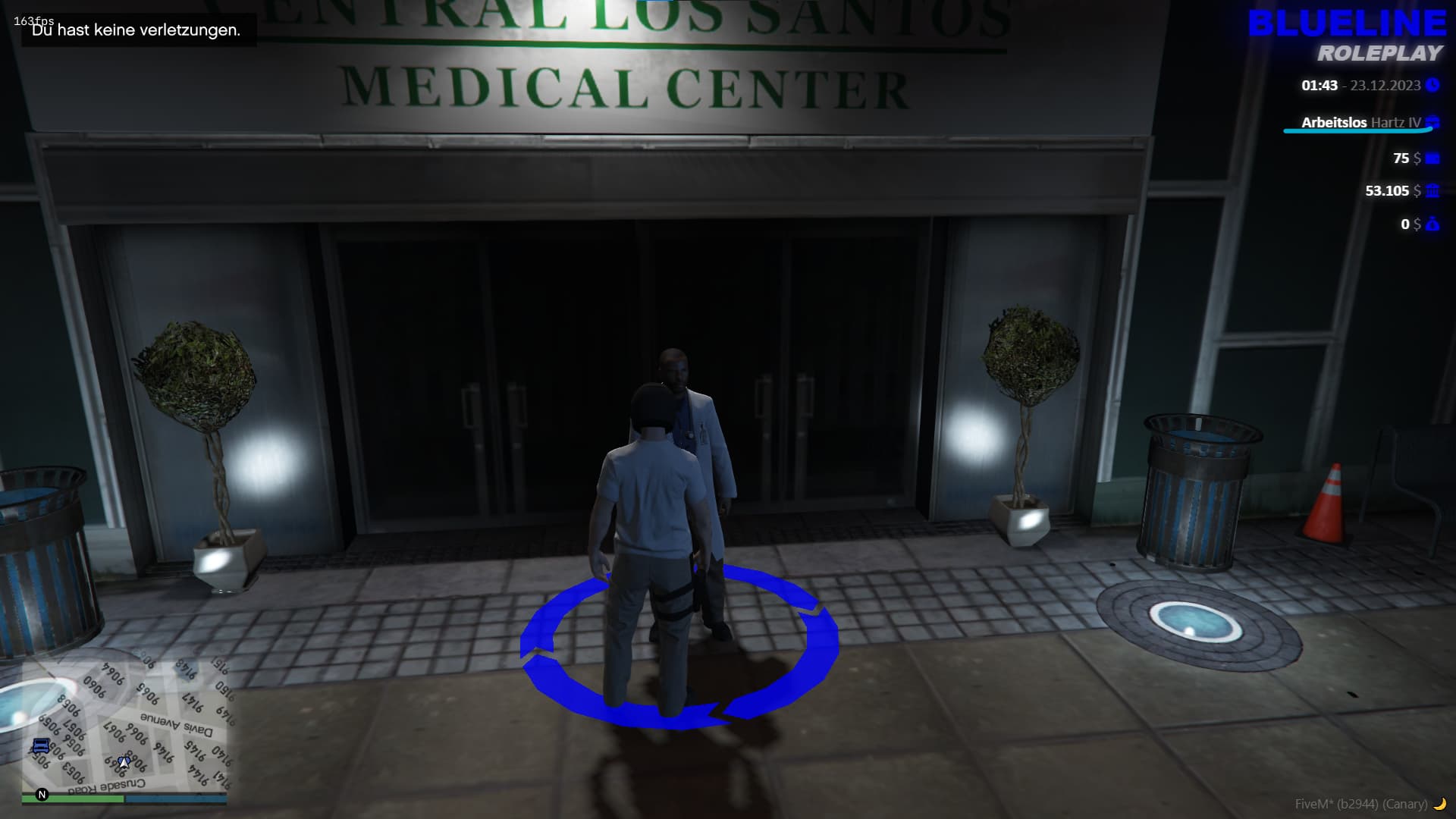Image resolution: width=1456 pixels, height=819 pixels.
Task: Click the clock icon beside the date
Action: click(x=1432, y=84)
